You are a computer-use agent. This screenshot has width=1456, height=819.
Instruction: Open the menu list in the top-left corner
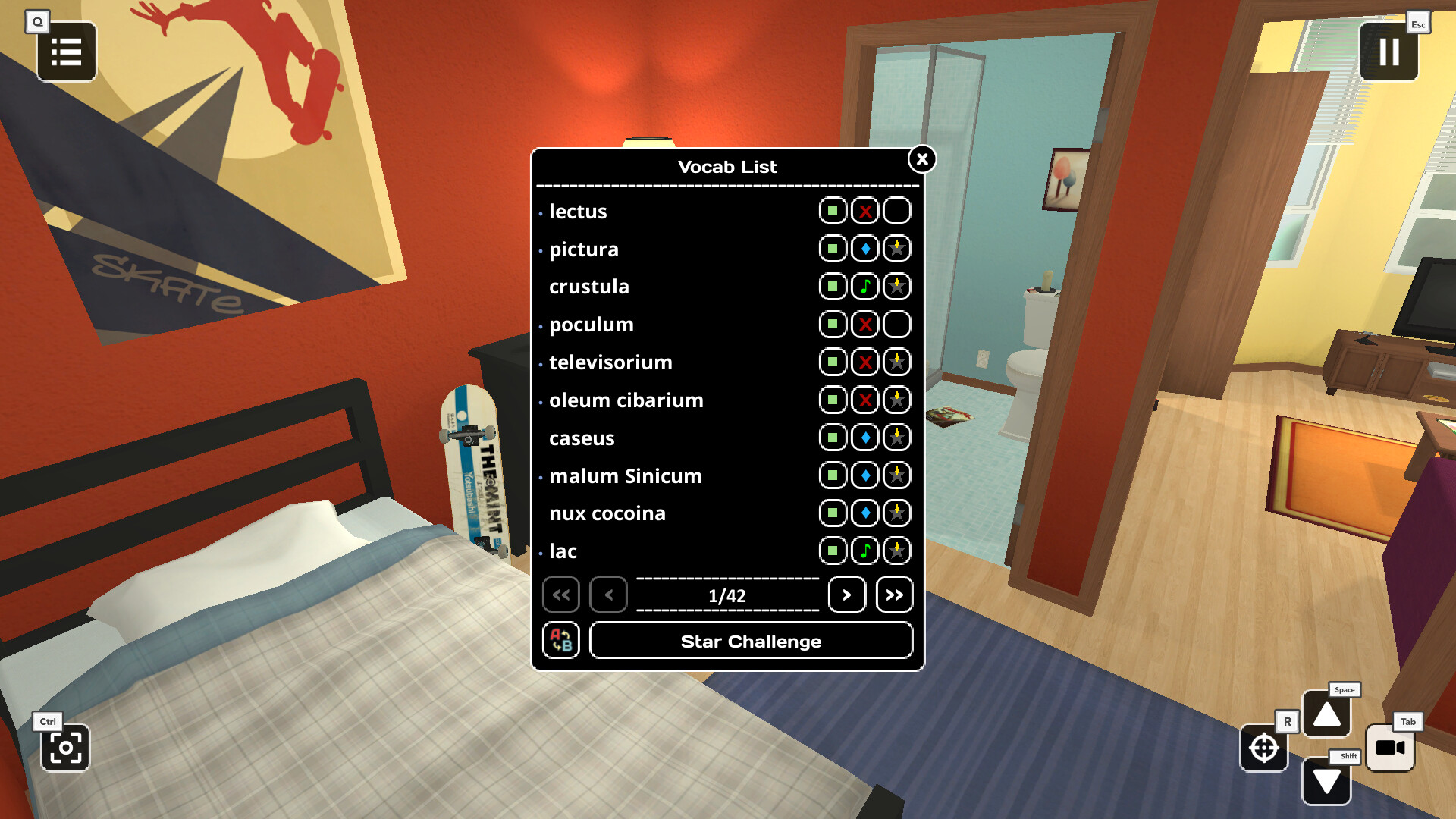click(x=66, y=52)
